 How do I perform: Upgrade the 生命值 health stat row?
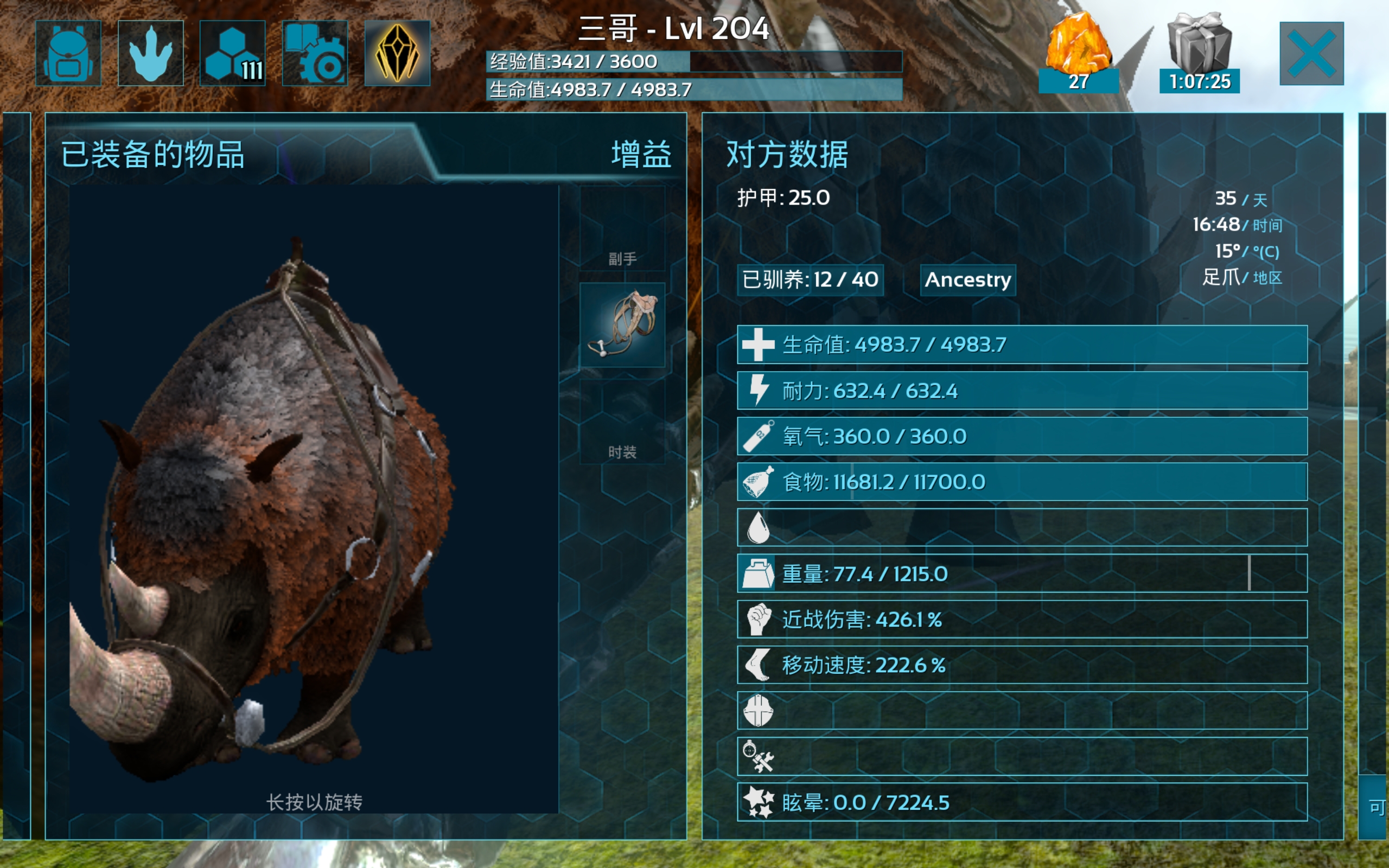point(1022,344)
